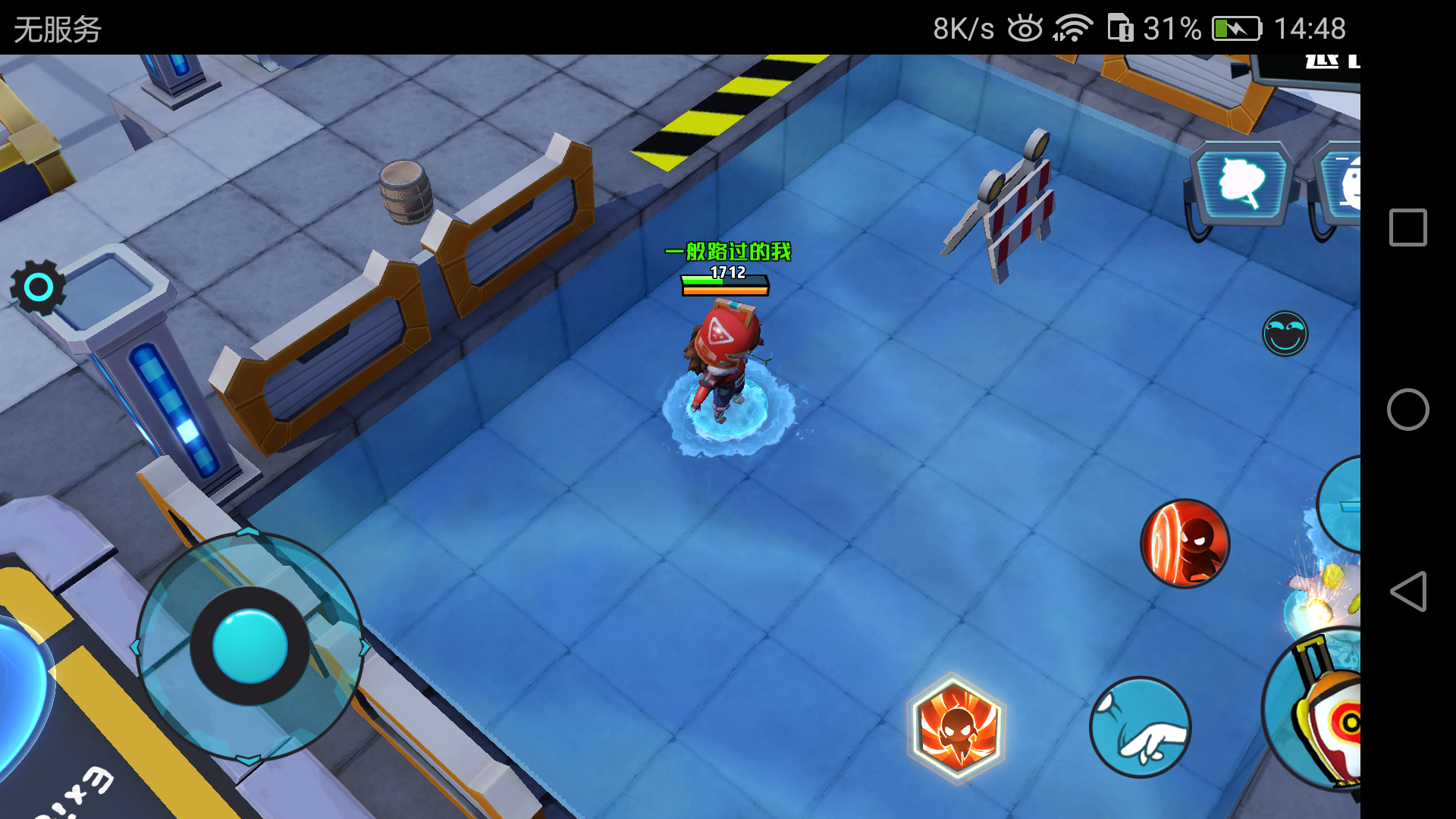The height and width of the screenshot is (819, 1456).
Task: Tap the 无服务 status text
Action: pyautogui.click(x=57, y=29)
